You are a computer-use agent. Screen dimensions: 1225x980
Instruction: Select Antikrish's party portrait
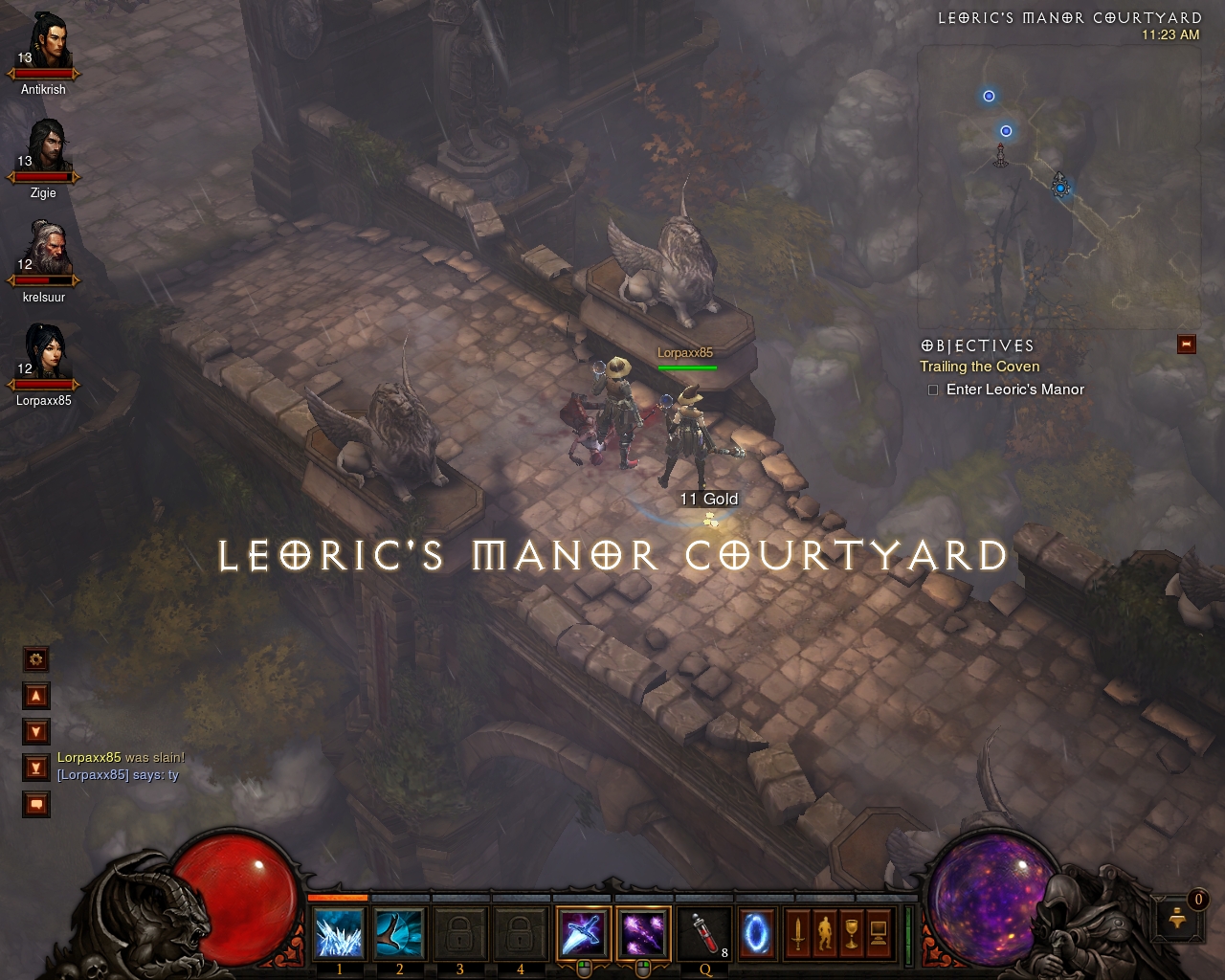click(45, 43)
